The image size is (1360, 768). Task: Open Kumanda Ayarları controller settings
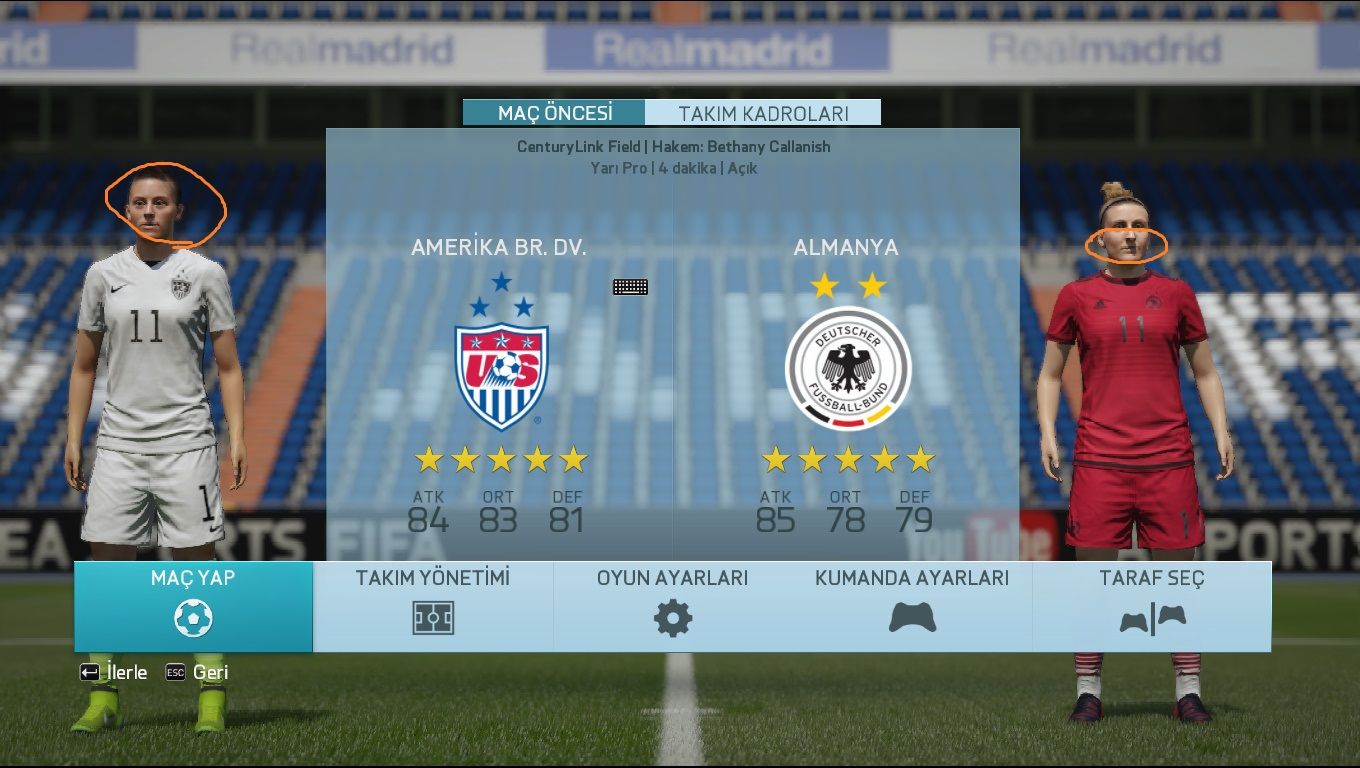[x=912, y=607]
